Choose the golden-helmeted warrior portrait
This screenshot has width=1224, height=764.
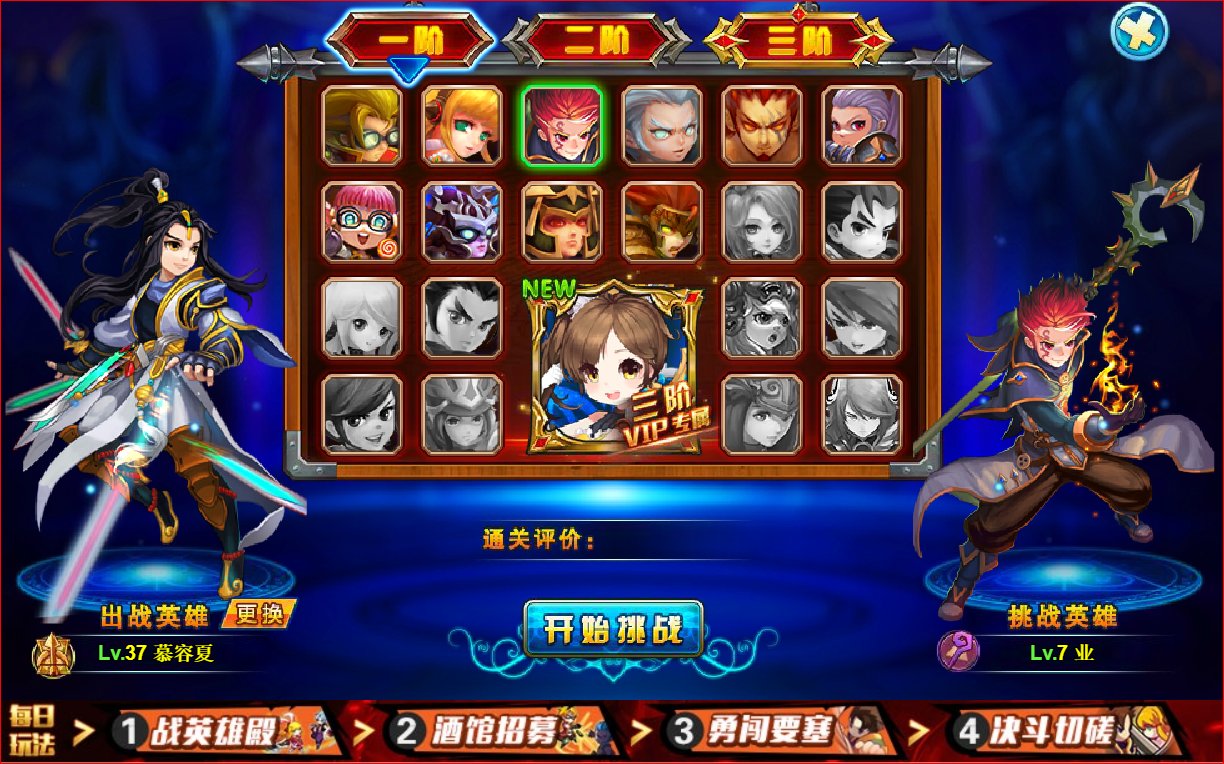[x=562, y=221]
